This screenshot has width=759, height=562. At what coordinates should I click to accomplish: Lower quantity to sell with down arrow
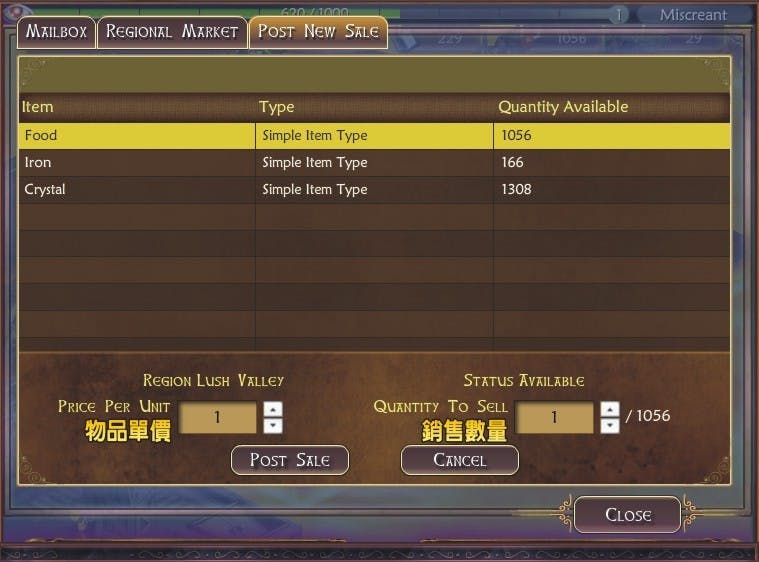pos(610,426)
